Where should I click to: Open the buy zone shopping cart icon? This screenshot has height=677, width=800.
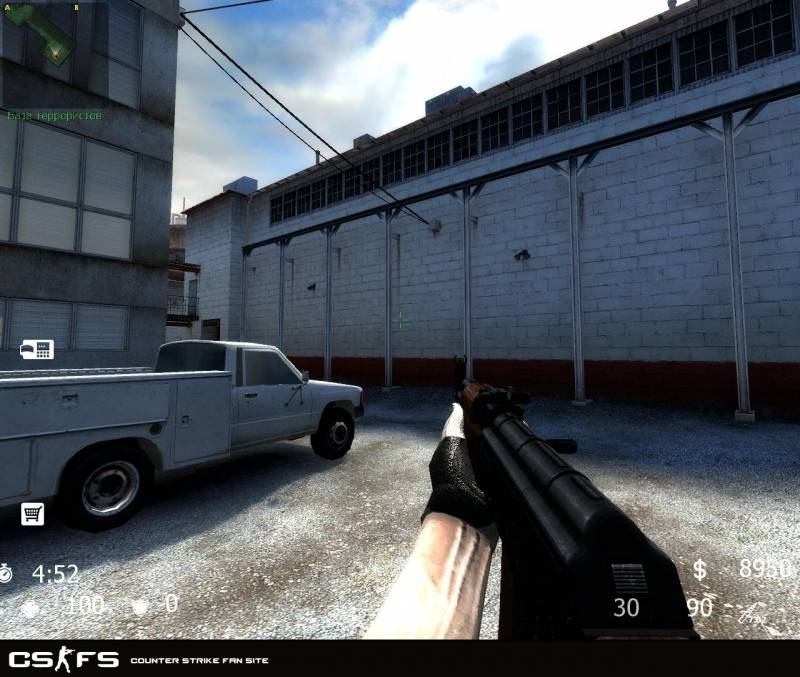pyautogui.click(x=32, y=514)
